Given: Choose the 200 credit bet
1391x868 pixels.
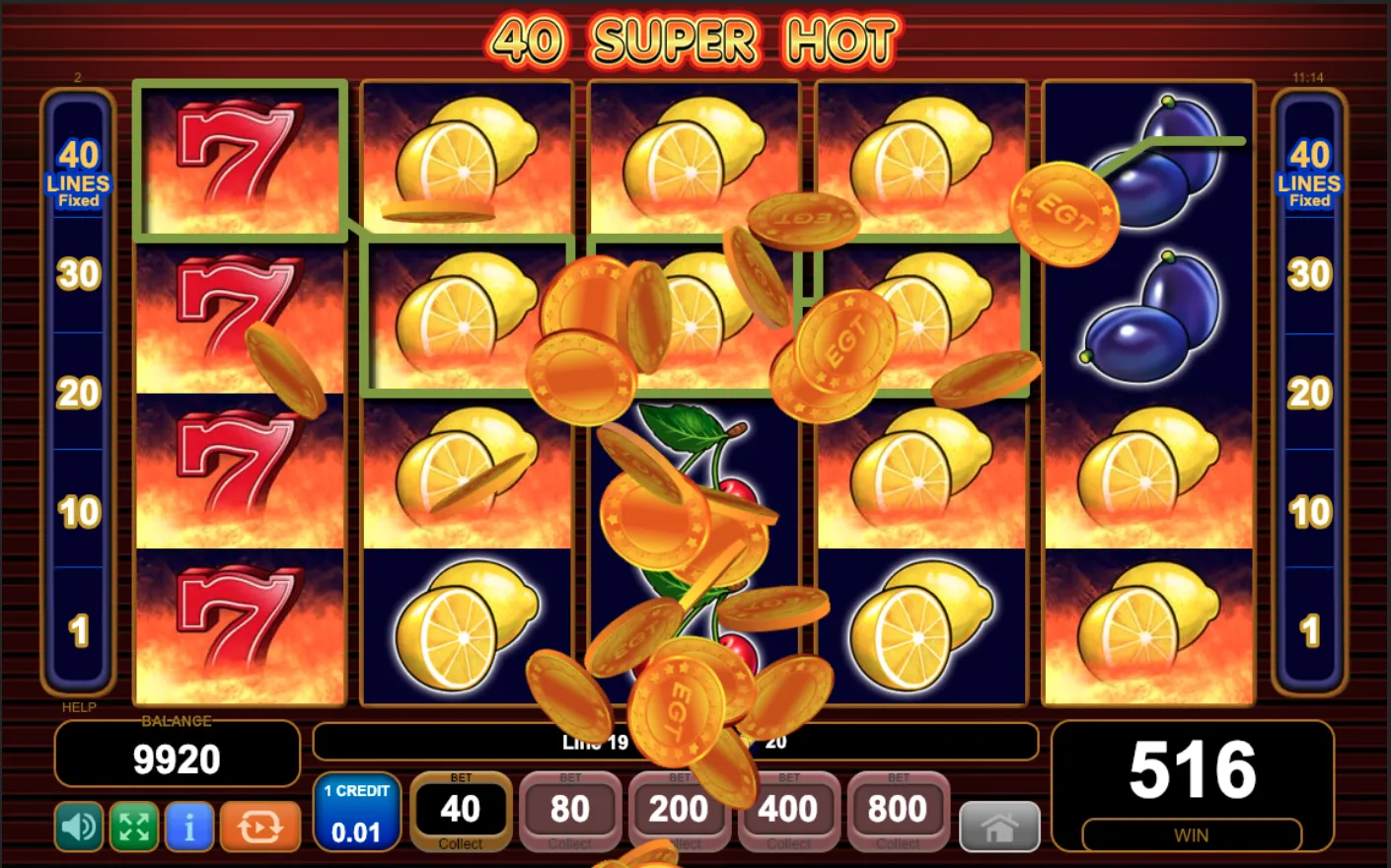Looking at the screenshot, I should [680, 809].
